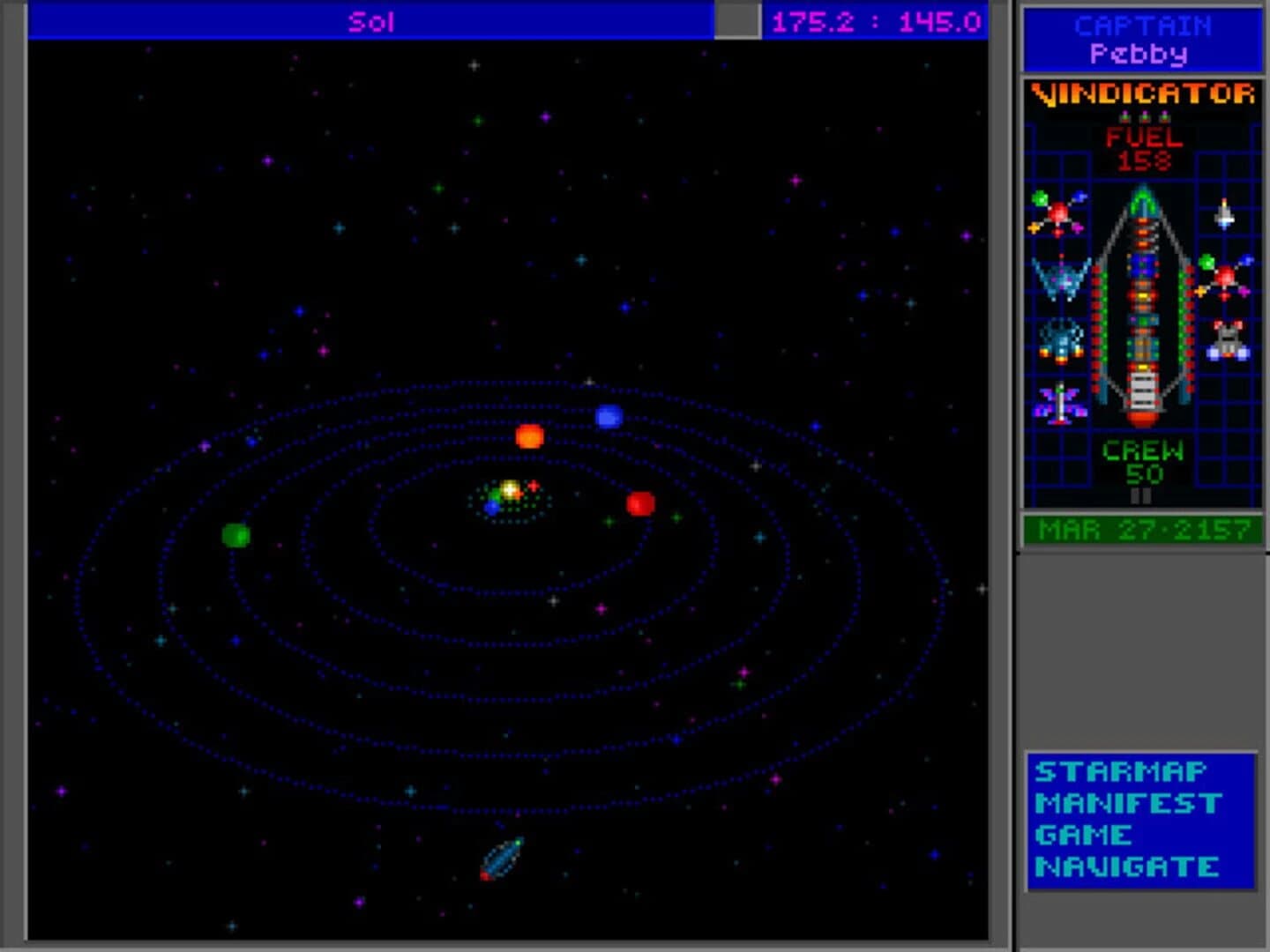Open the STARMAP screen

(1120, 771)
